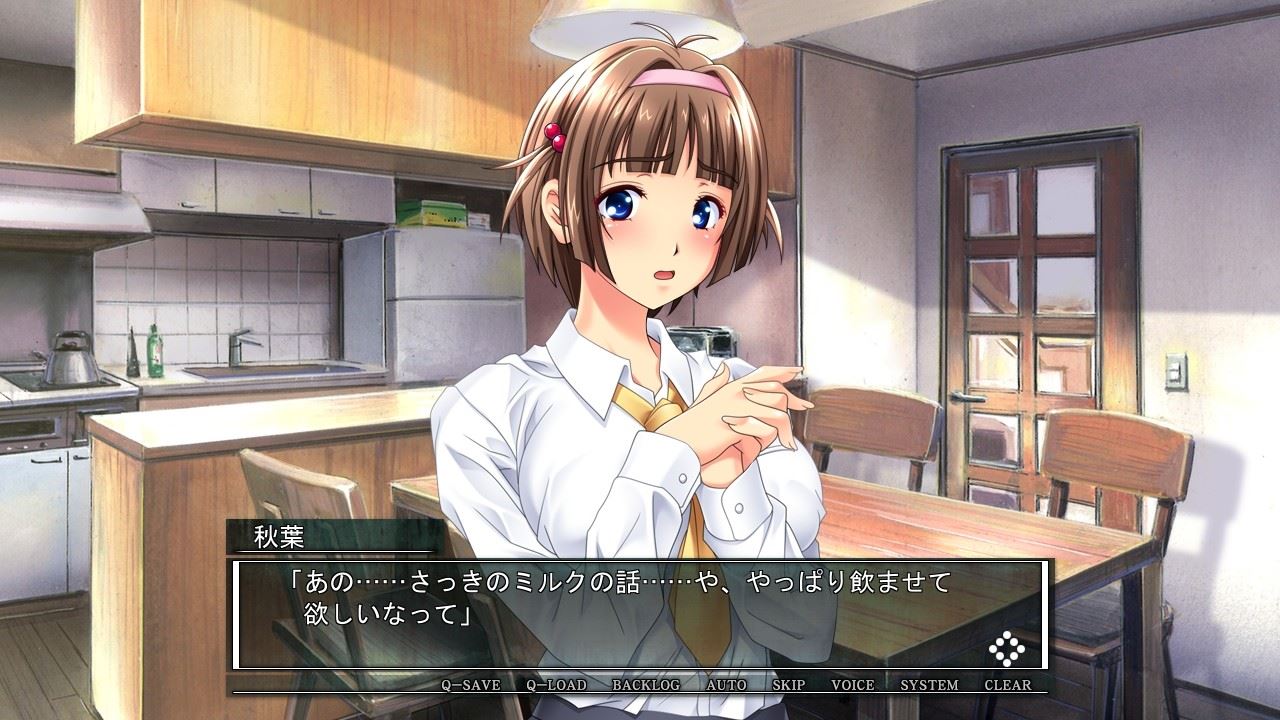Hide the text window with CLEAR

[1008, 685]
